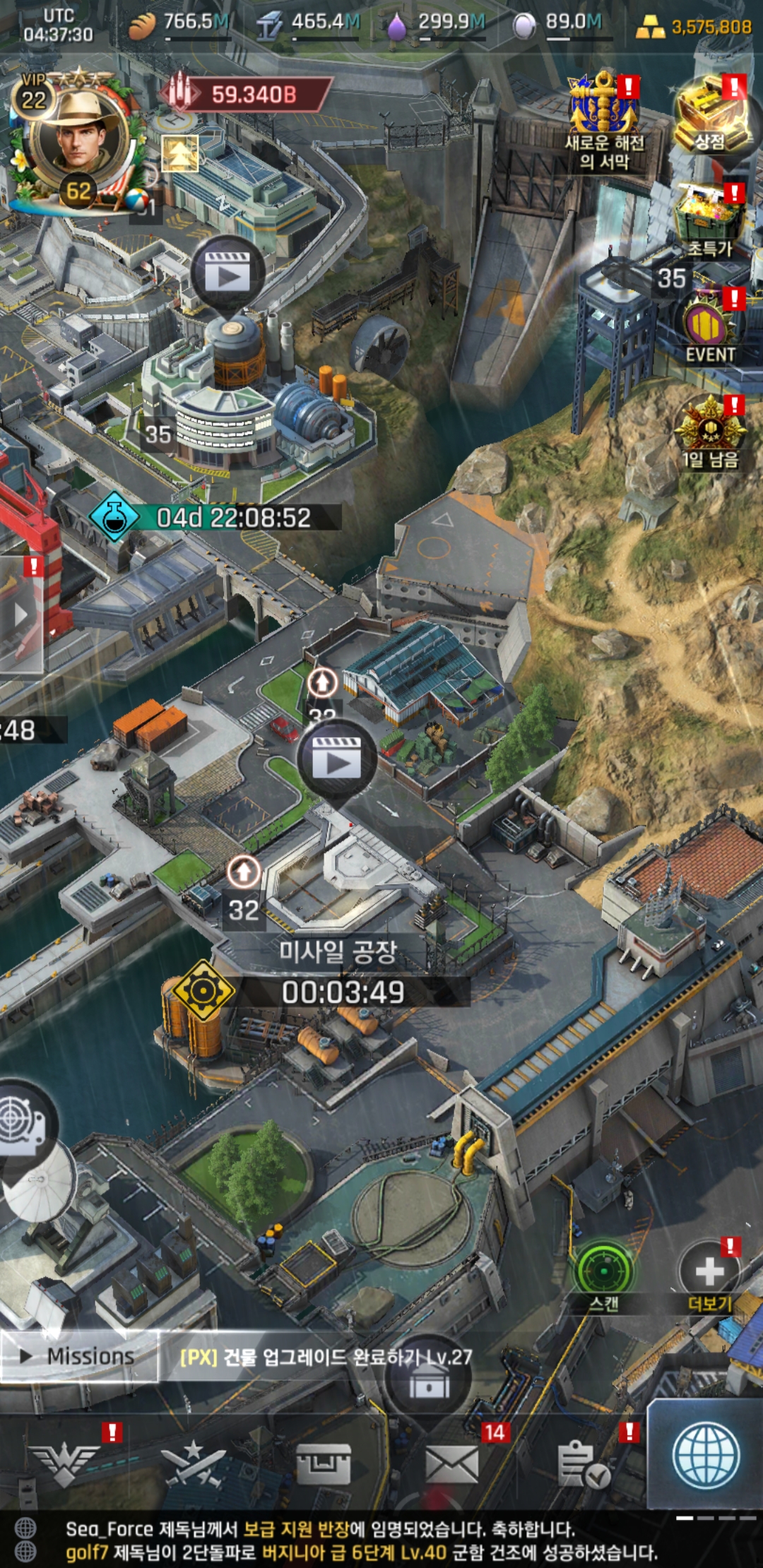This screenshot has height=1568, width=763.
Task: Open the gold bars purchase counter
Action: click(x=694, y=27)
